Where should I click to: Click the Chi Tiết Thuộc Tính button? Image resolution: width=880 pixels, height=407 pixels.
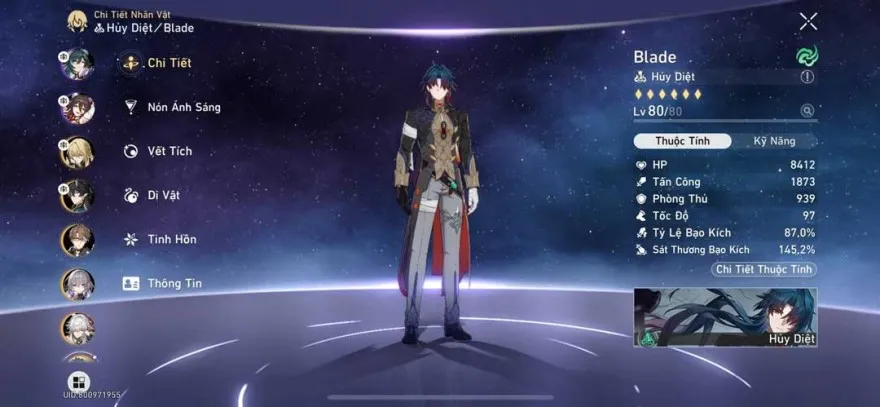(764, 270)
